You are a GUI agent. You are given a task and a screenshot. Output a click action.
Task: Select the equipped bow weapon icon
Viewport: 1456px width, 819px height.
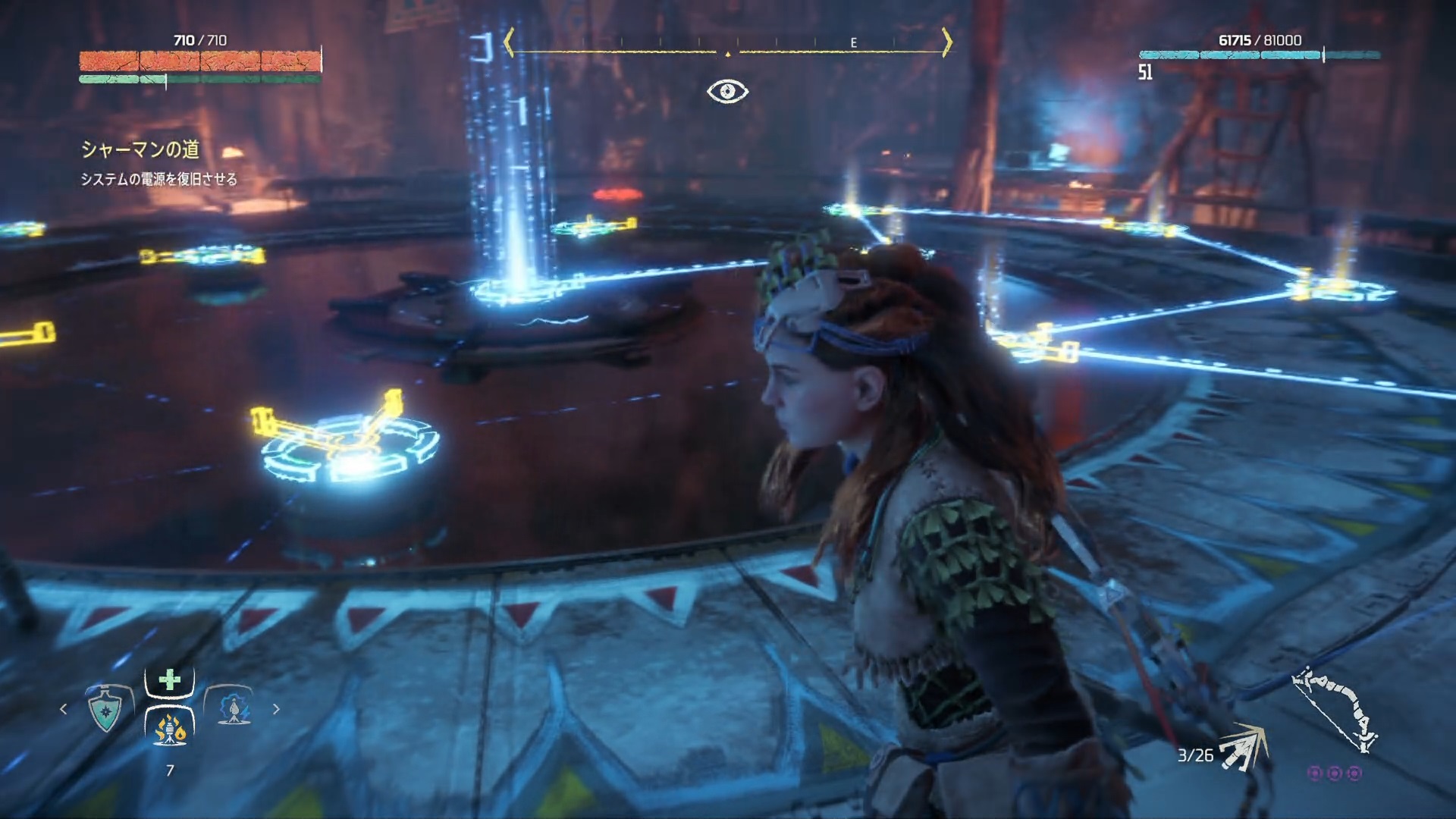(1335, 708)
